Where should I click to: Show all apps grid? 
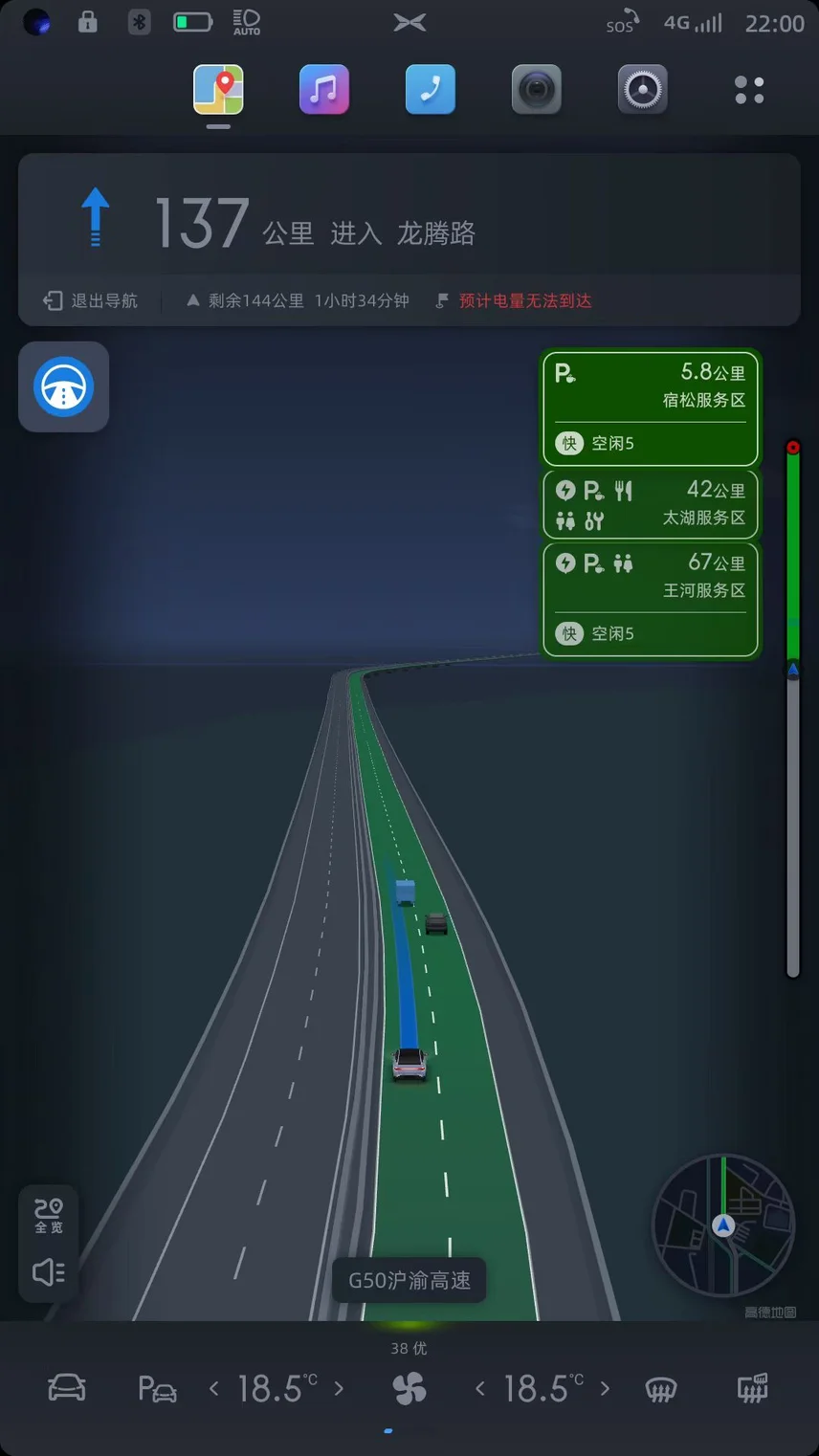point(749,90)
